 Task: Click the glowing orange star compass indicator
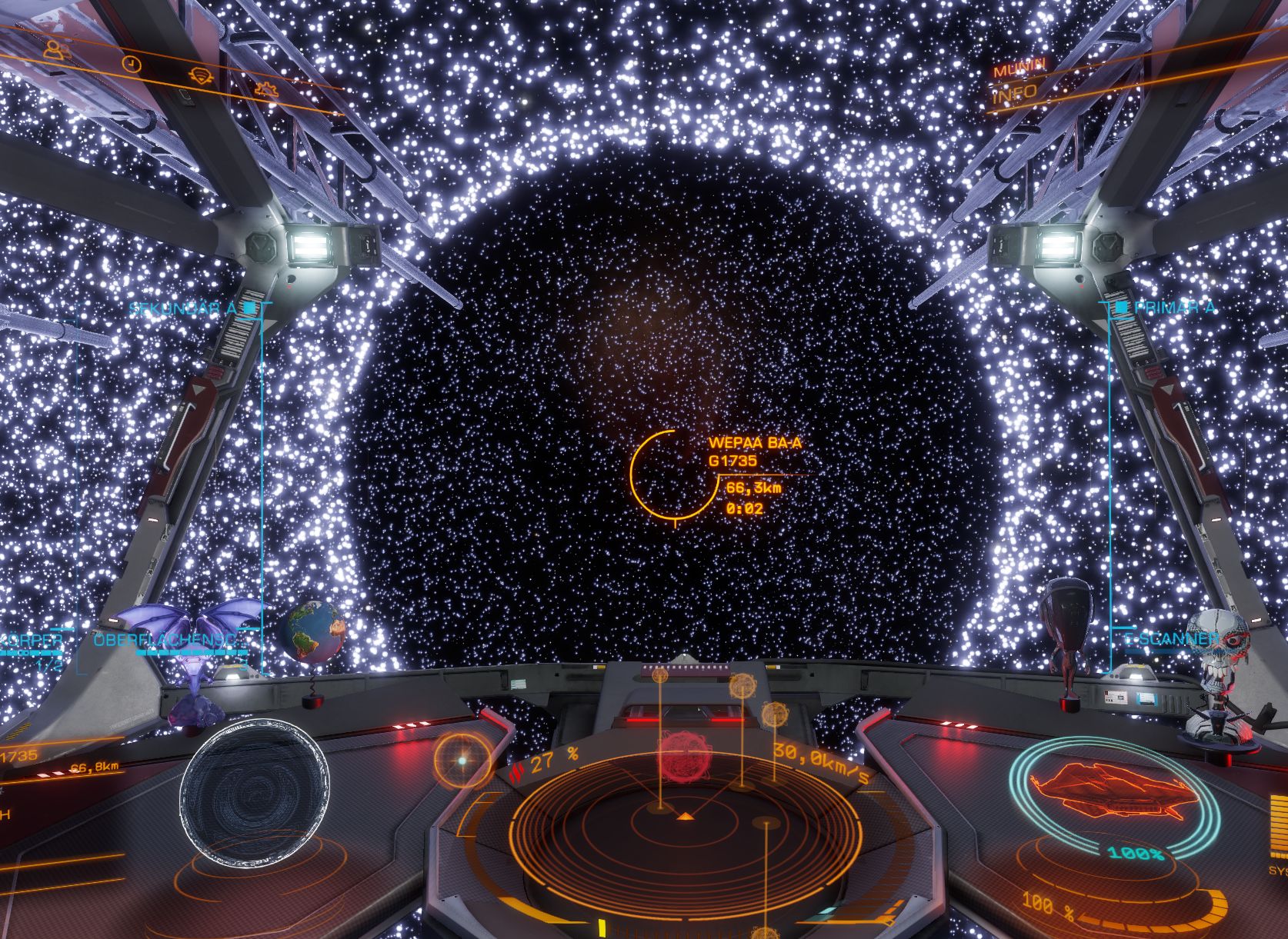point(462,759)
